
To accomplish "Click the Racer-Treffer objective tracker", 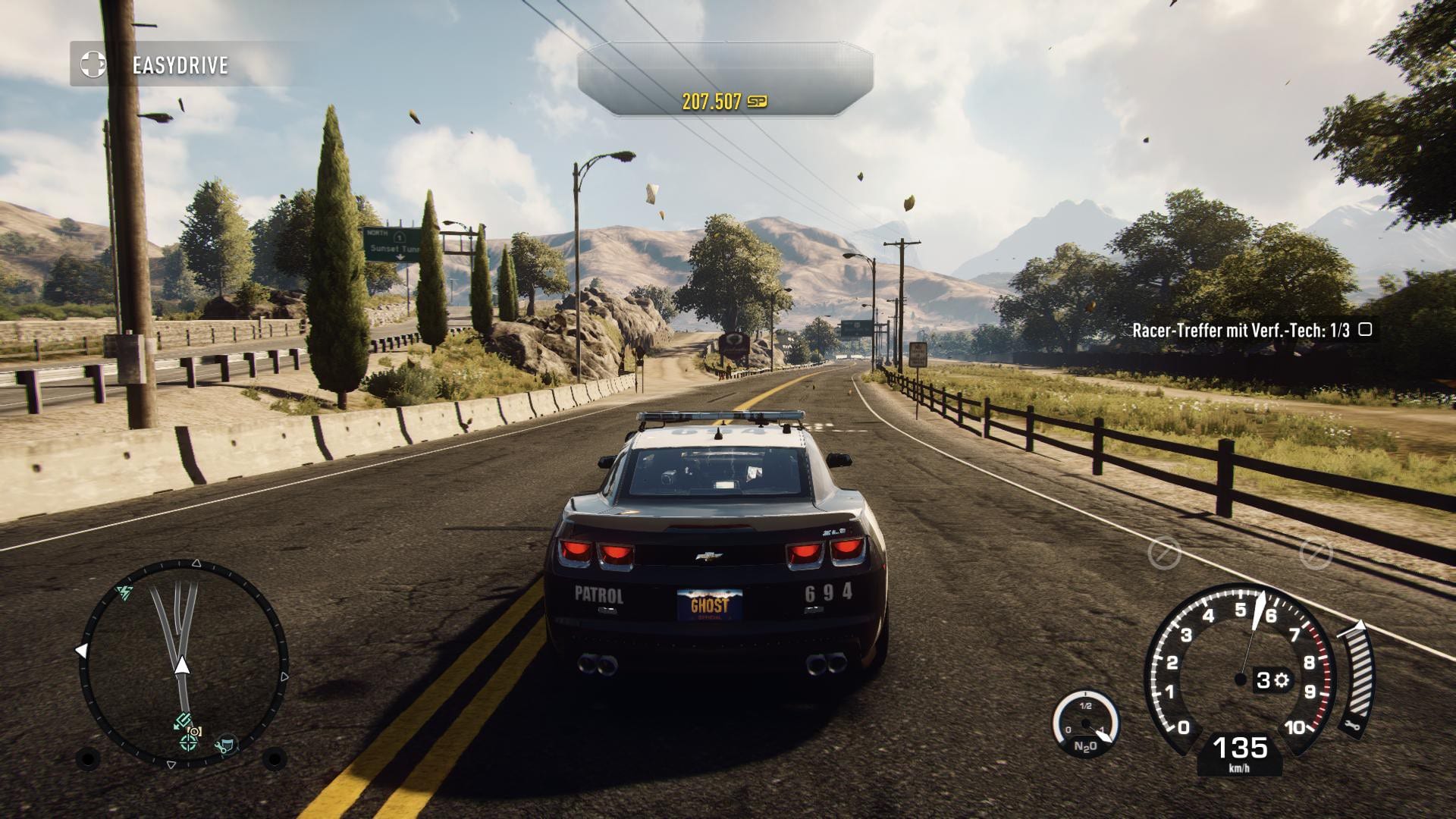I will [x=1241, y=330].
